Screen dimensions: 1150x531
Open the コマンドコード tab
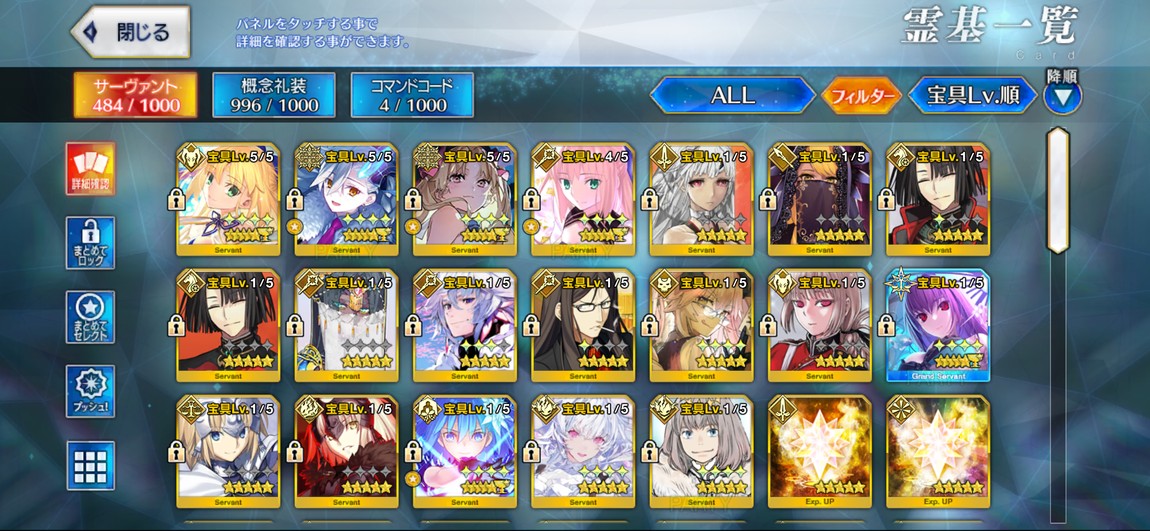pos(412,95)
